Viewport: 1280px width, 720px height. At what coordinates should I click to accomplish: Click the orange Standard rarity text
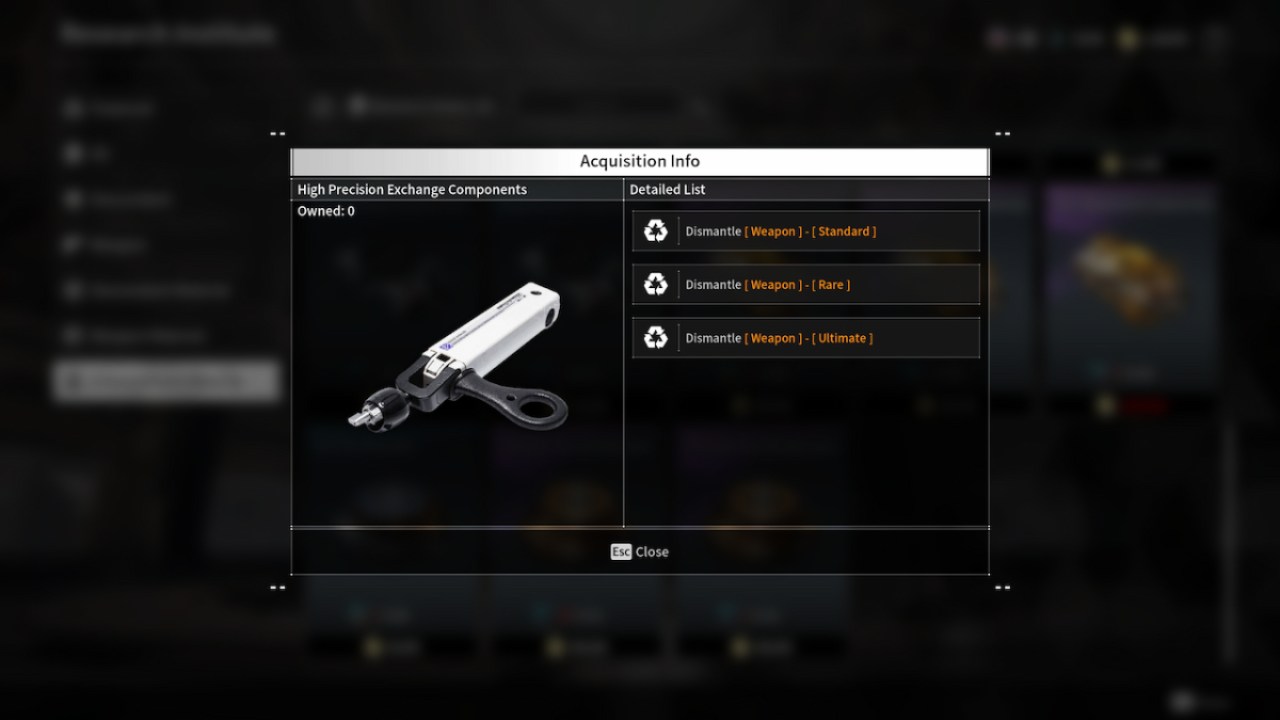[845, 230]
